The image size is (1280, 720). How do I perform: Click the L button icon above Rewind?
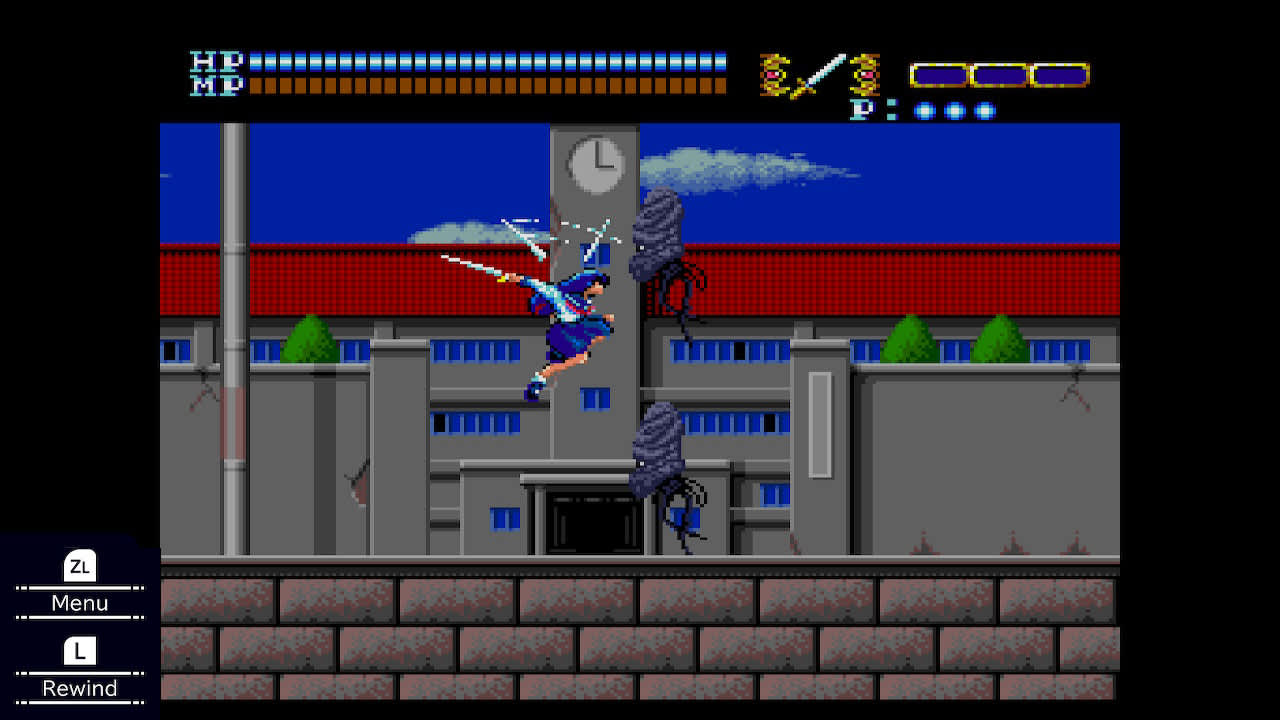coord(80,651)
